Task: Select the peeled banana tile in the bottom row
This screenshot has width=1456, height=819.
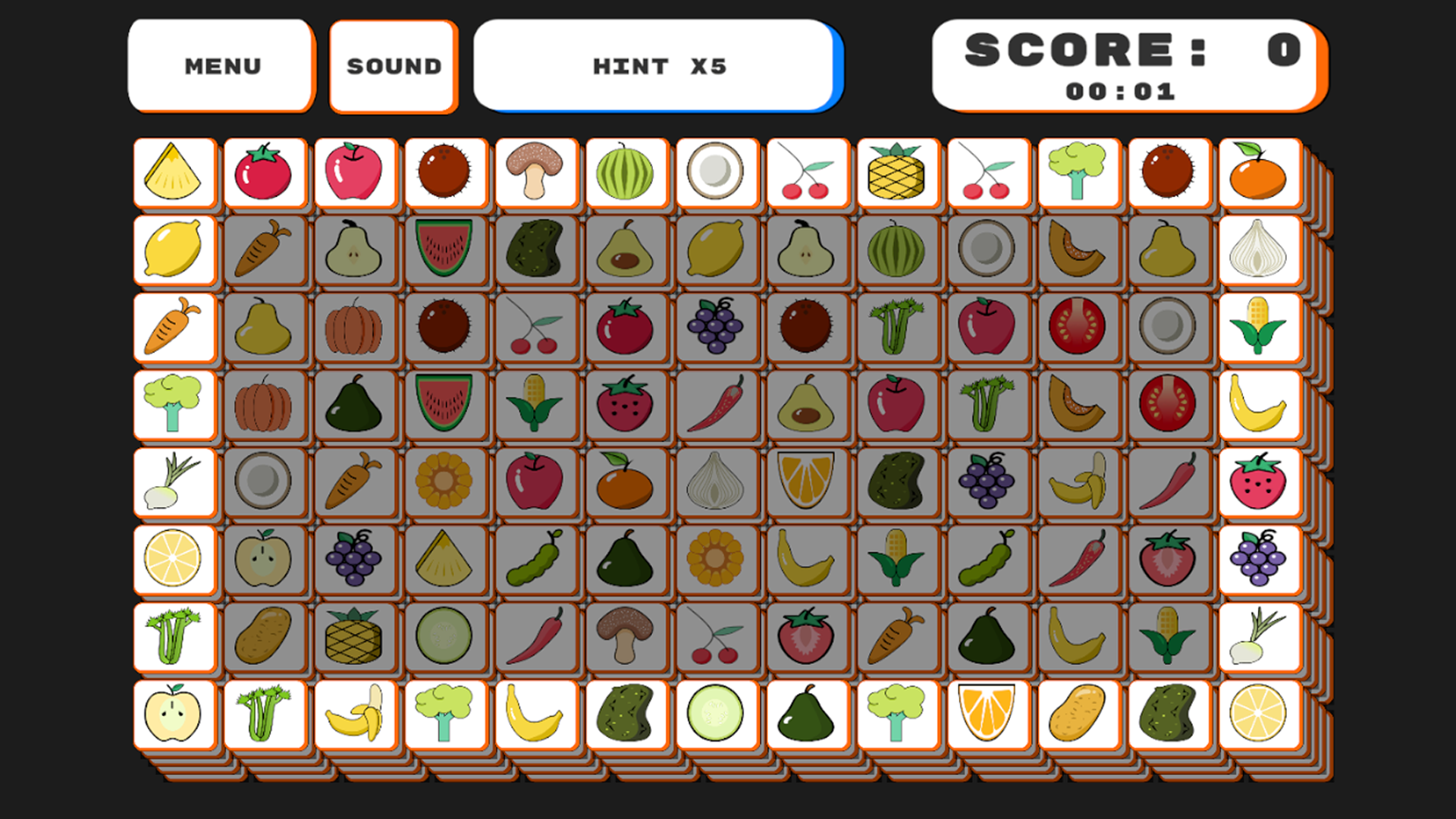Action: tap(355, 714)
